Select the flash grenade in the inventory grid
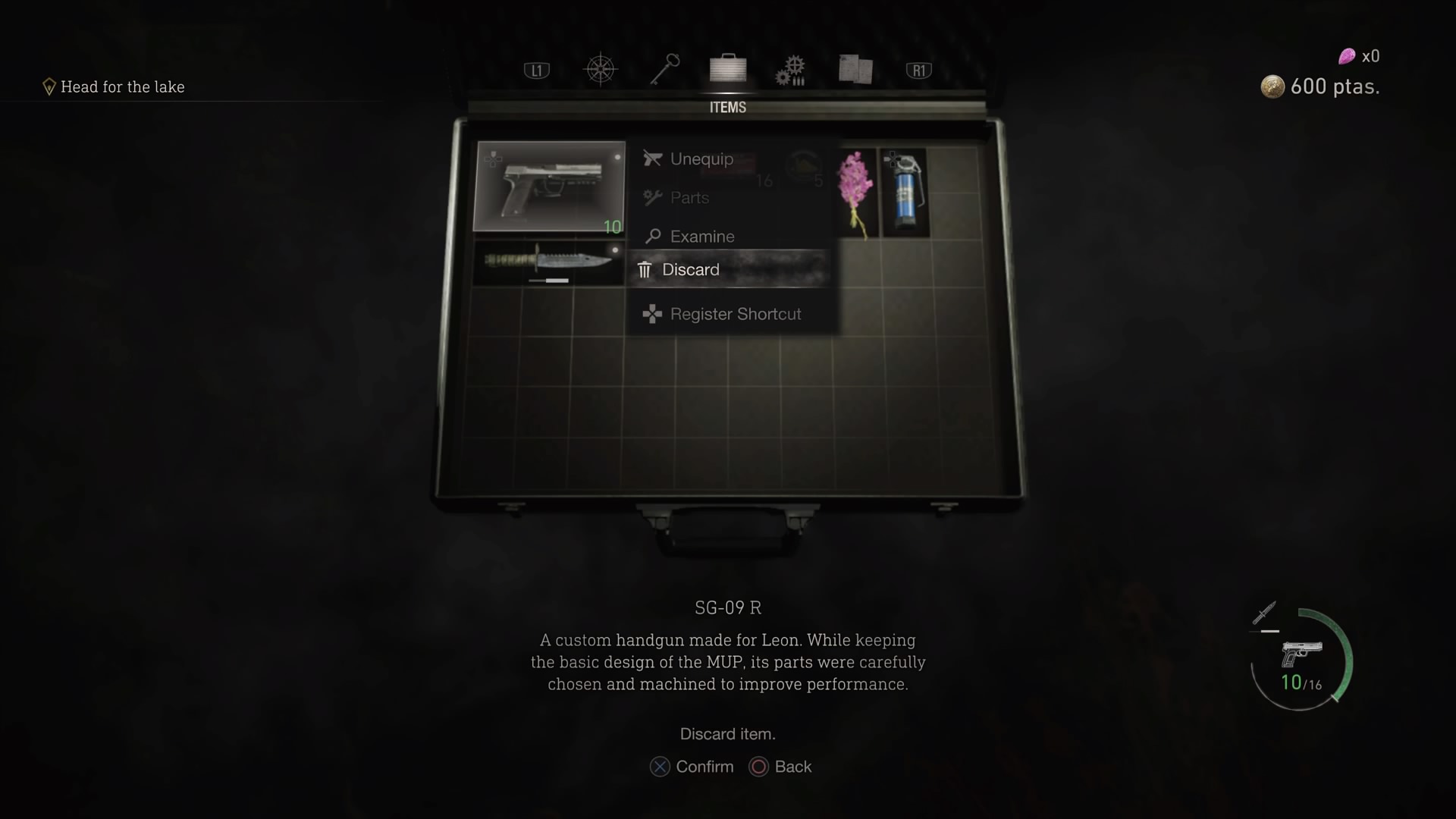Screen dimensions: 1456x819 905,190
